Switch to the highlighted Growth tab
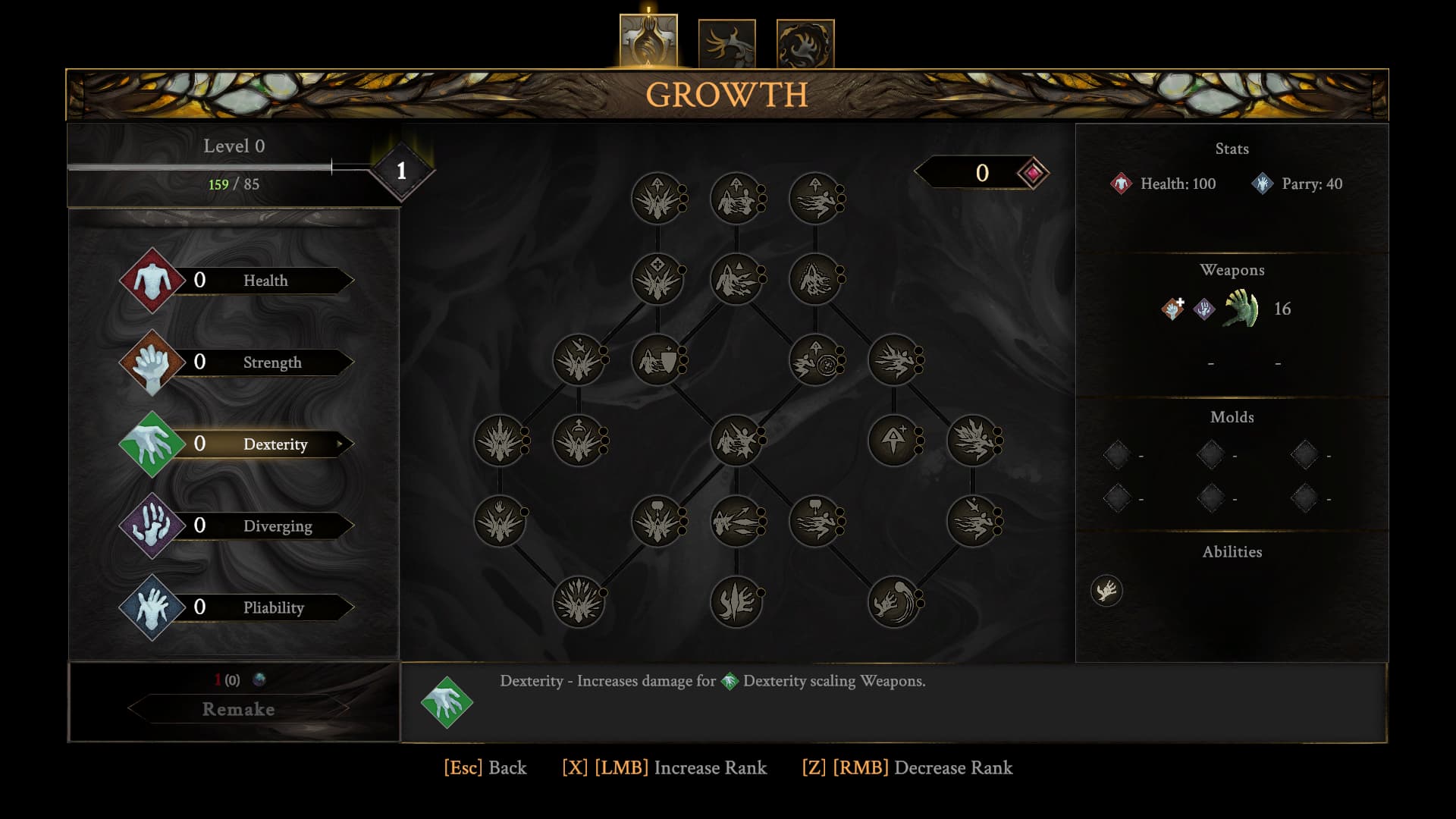The height and width of the screenshot is (819, 1456). [x=648, y=42]
